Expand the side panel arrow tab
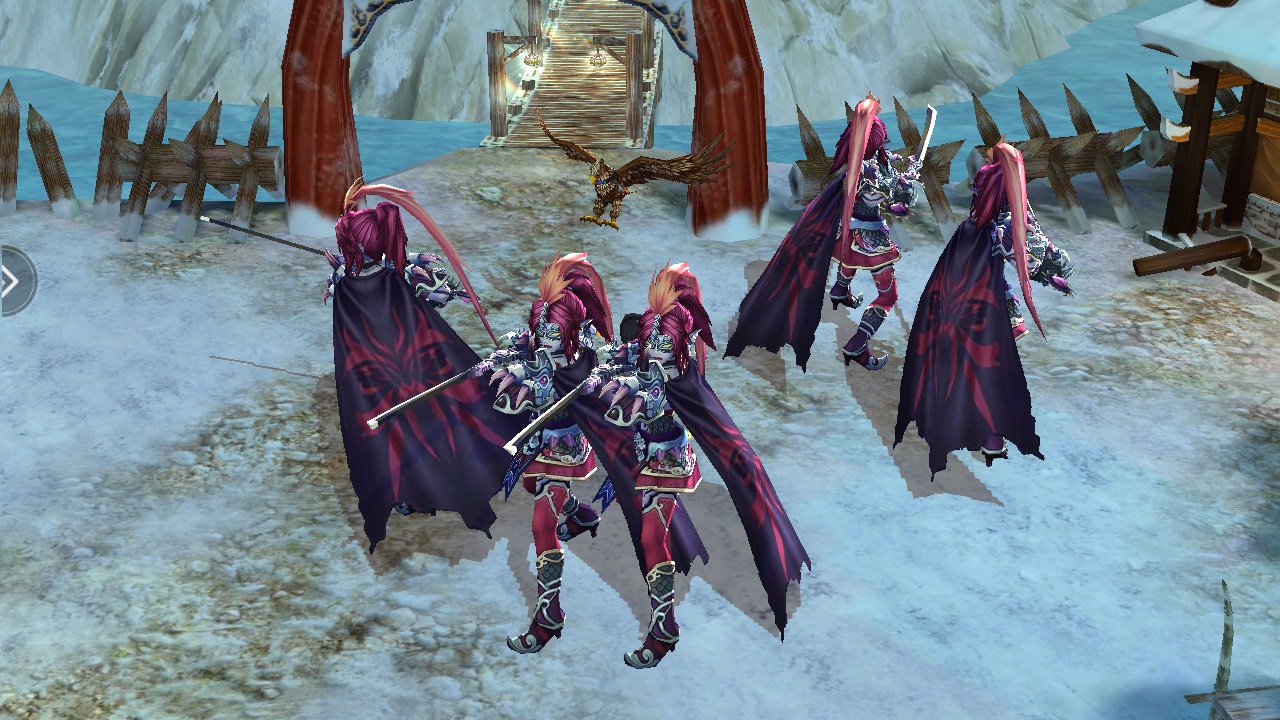Viewport: 1280px width, 720px height. (x=13, y=281)
